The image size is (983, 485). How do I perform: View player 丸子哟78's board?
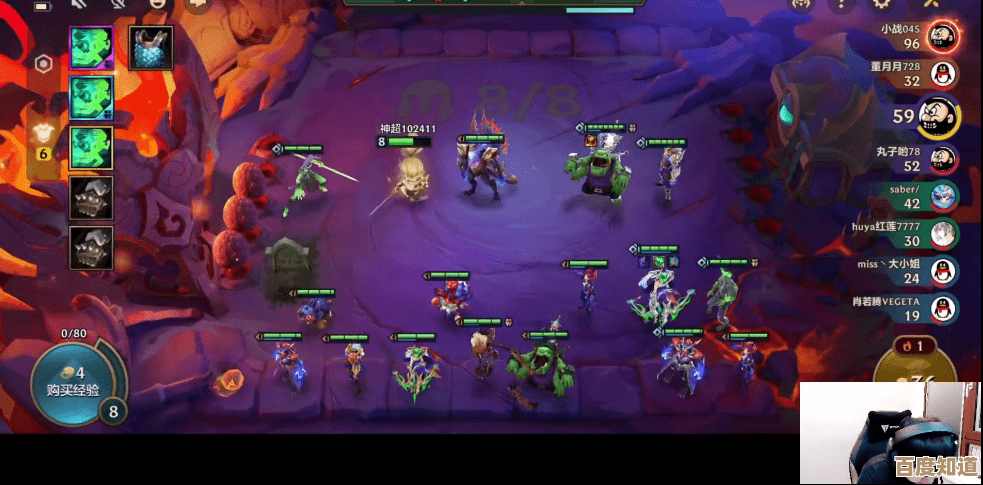[940, 158]
